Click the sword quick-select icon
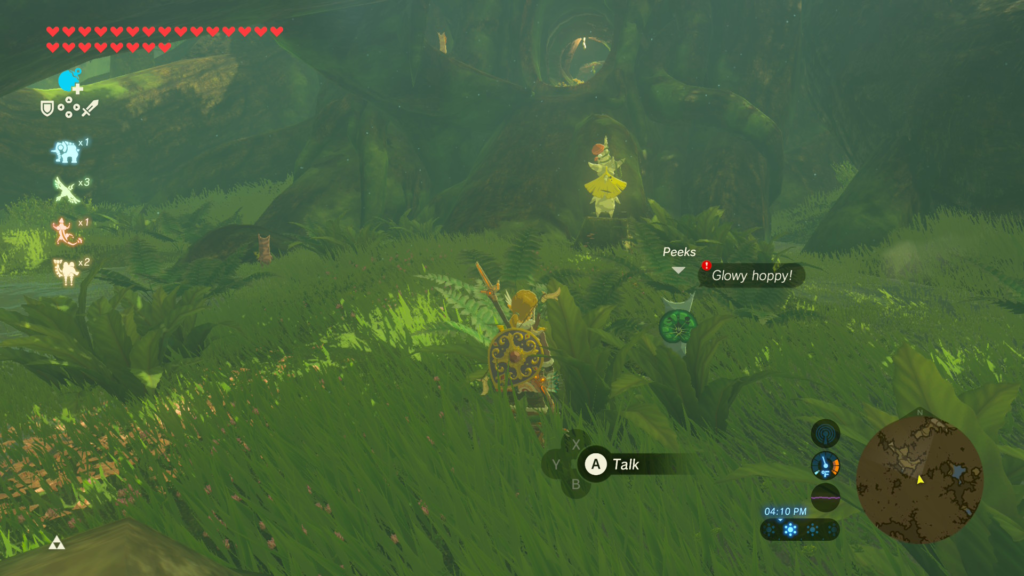Viewport: 1024px width, 576px height. 90,108
